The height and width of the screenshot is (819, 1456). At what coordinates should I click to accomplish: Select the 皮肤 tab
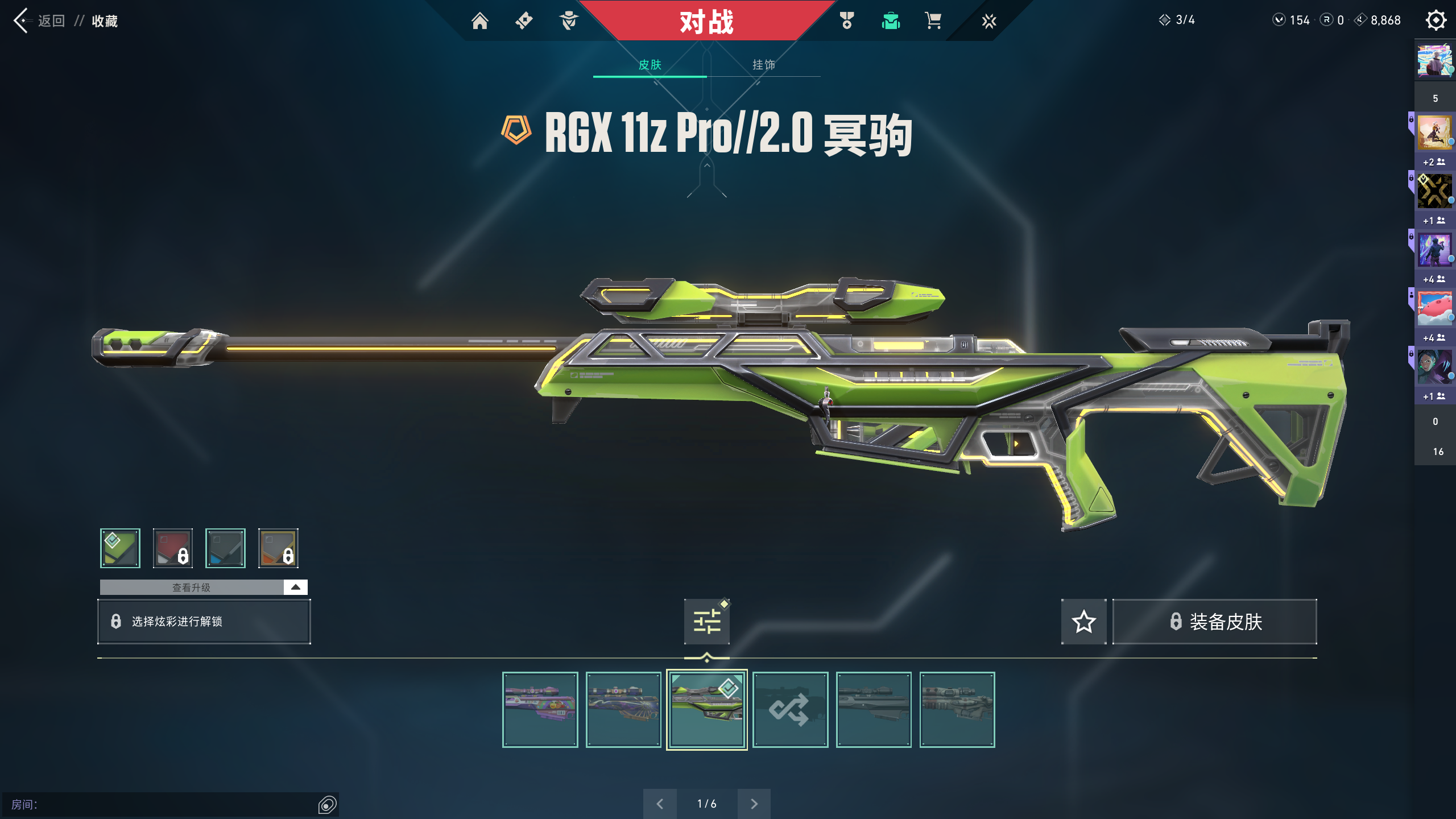pos(650,65)
